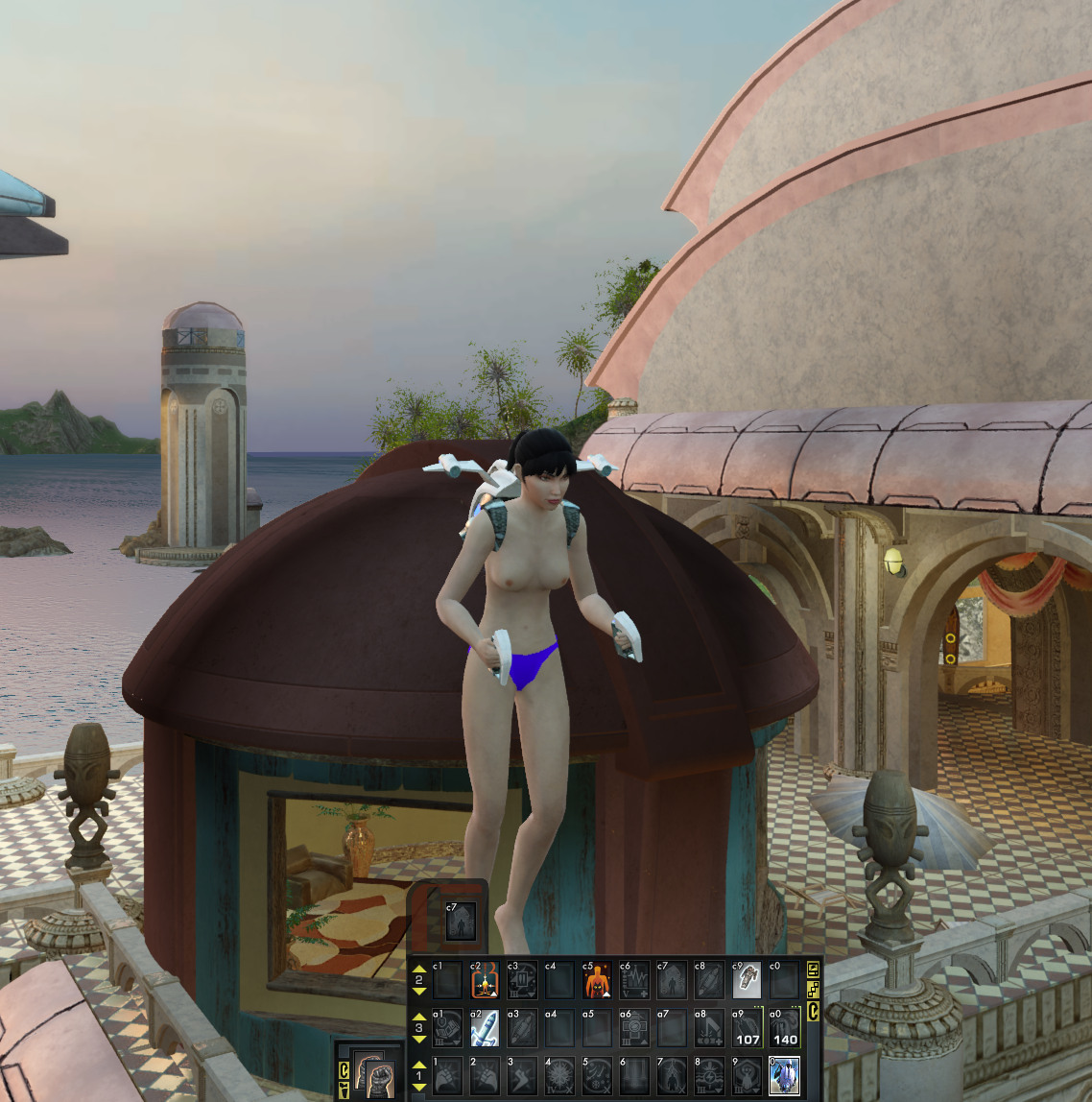Use the fist ability in slot 1
The height and width of the screenshot is (1102, 1092).
coord(447,1076)
